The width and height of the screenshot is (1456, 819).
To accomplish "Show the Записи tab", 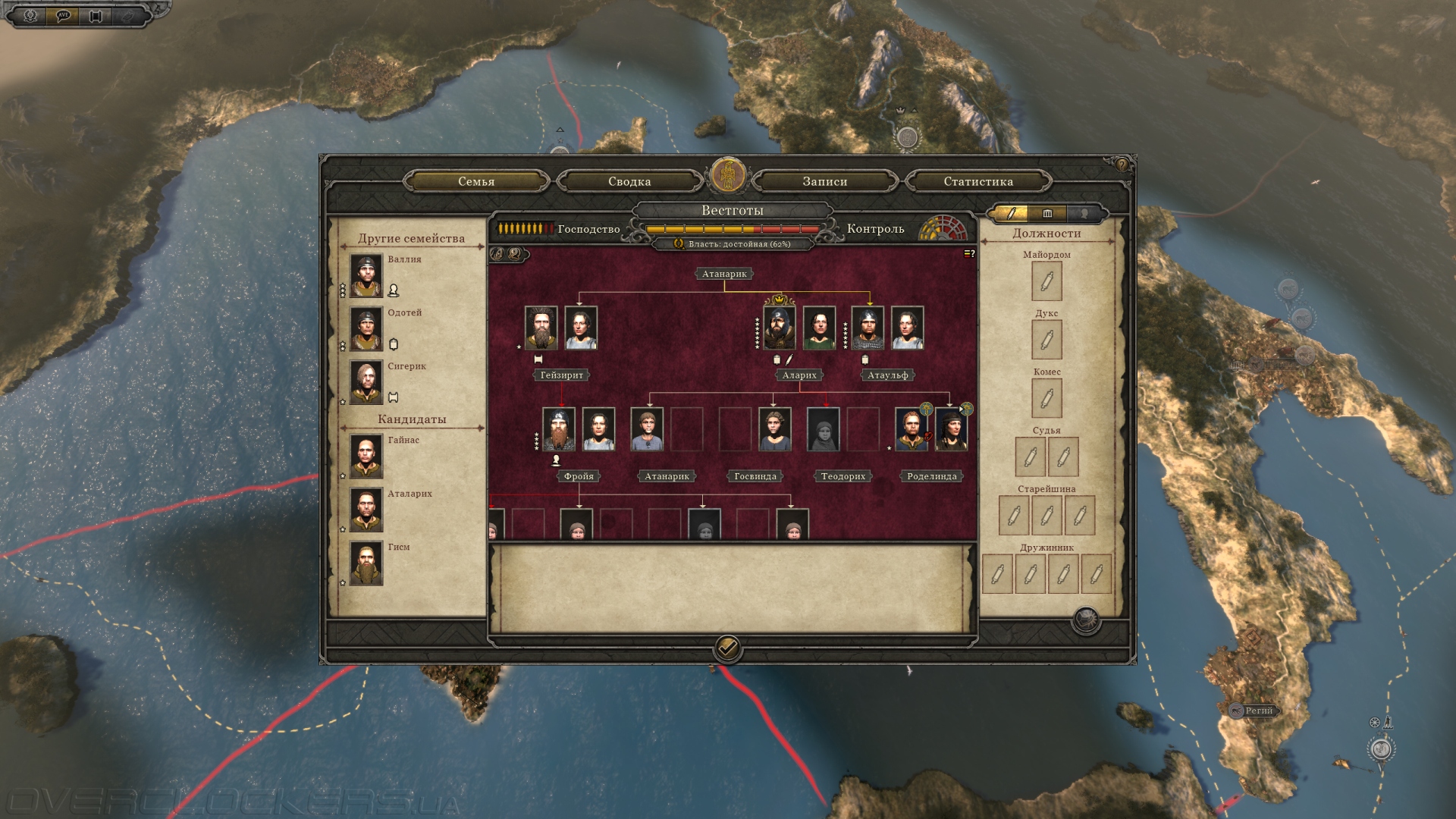I will click(x=825, y=181).
